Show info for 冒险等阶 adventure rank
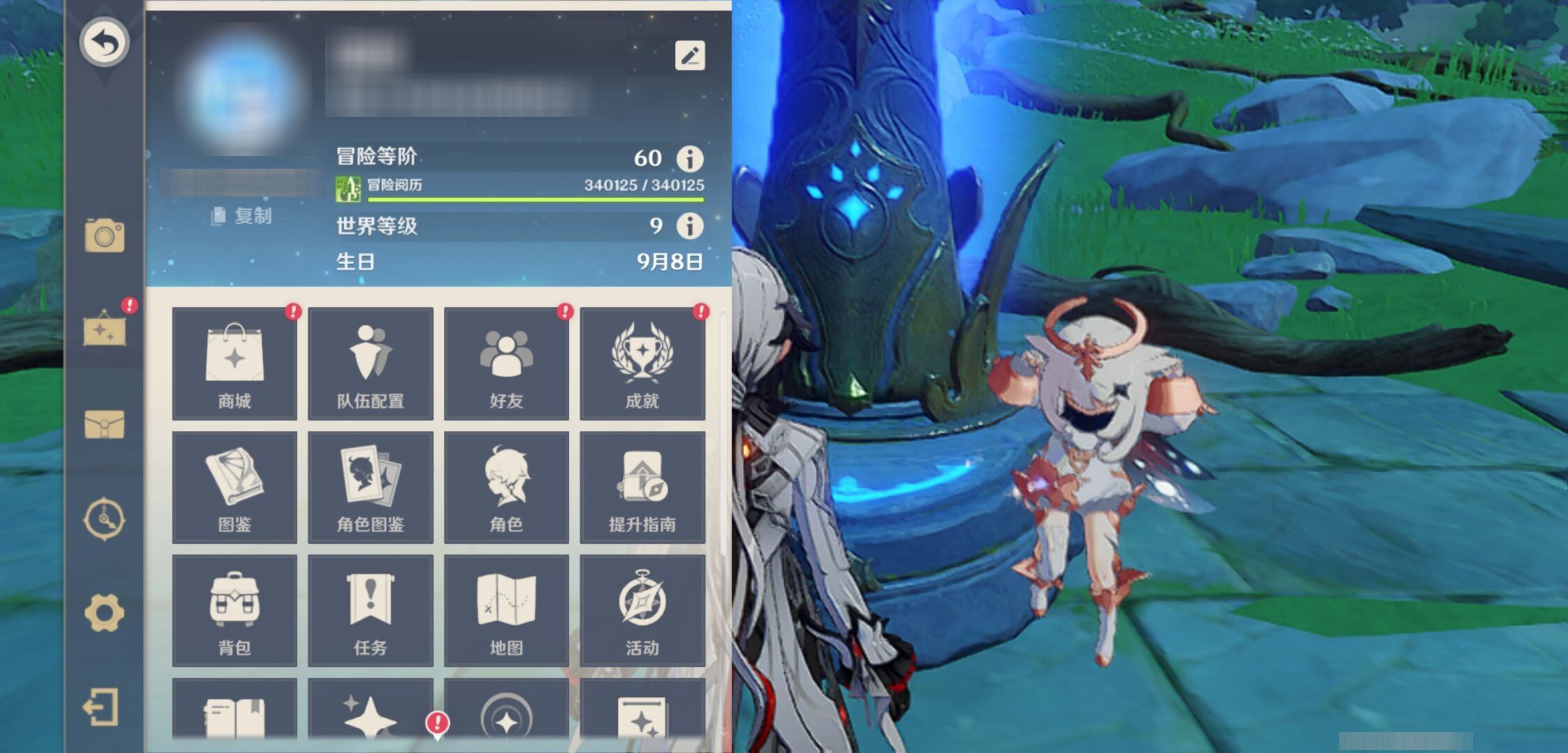Screen dimensions: 1568x753 tap(690, 158)
